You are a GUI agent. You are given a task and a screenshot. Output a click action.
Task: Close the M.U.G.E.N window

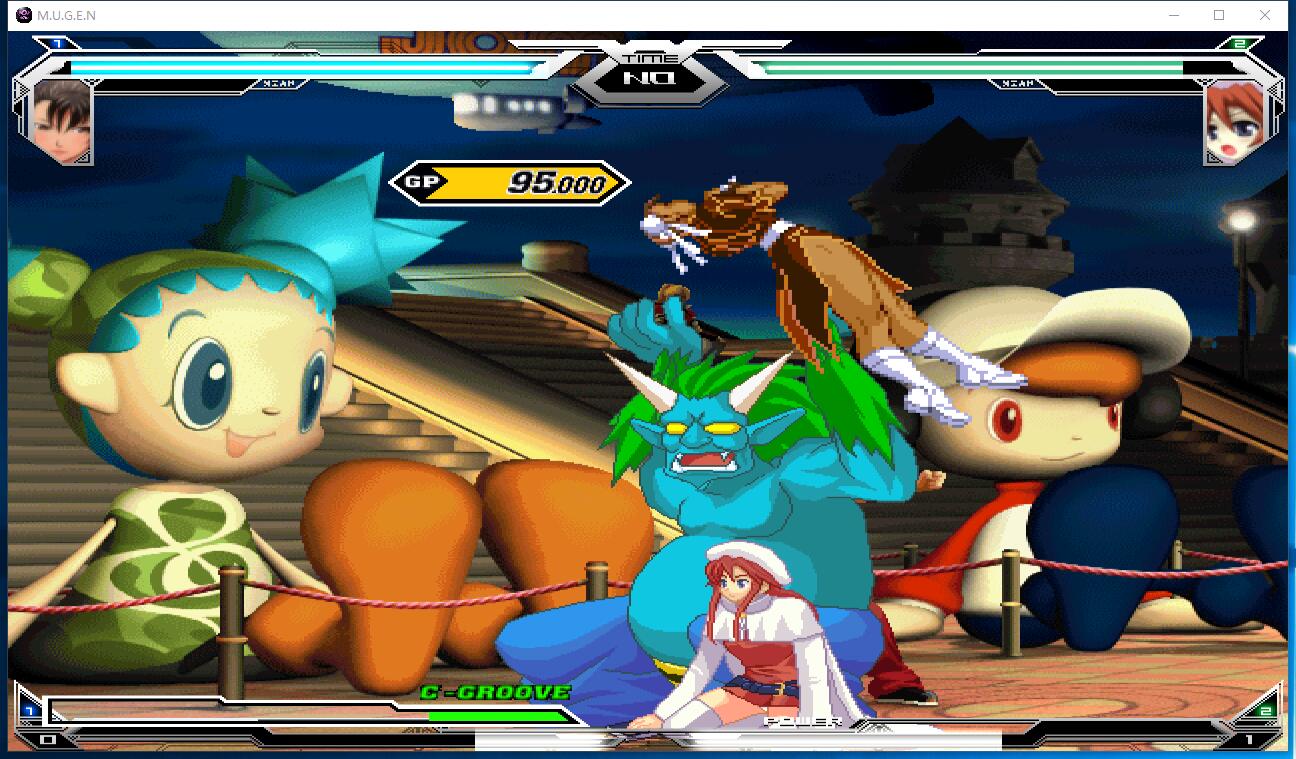click(1265, 15)
